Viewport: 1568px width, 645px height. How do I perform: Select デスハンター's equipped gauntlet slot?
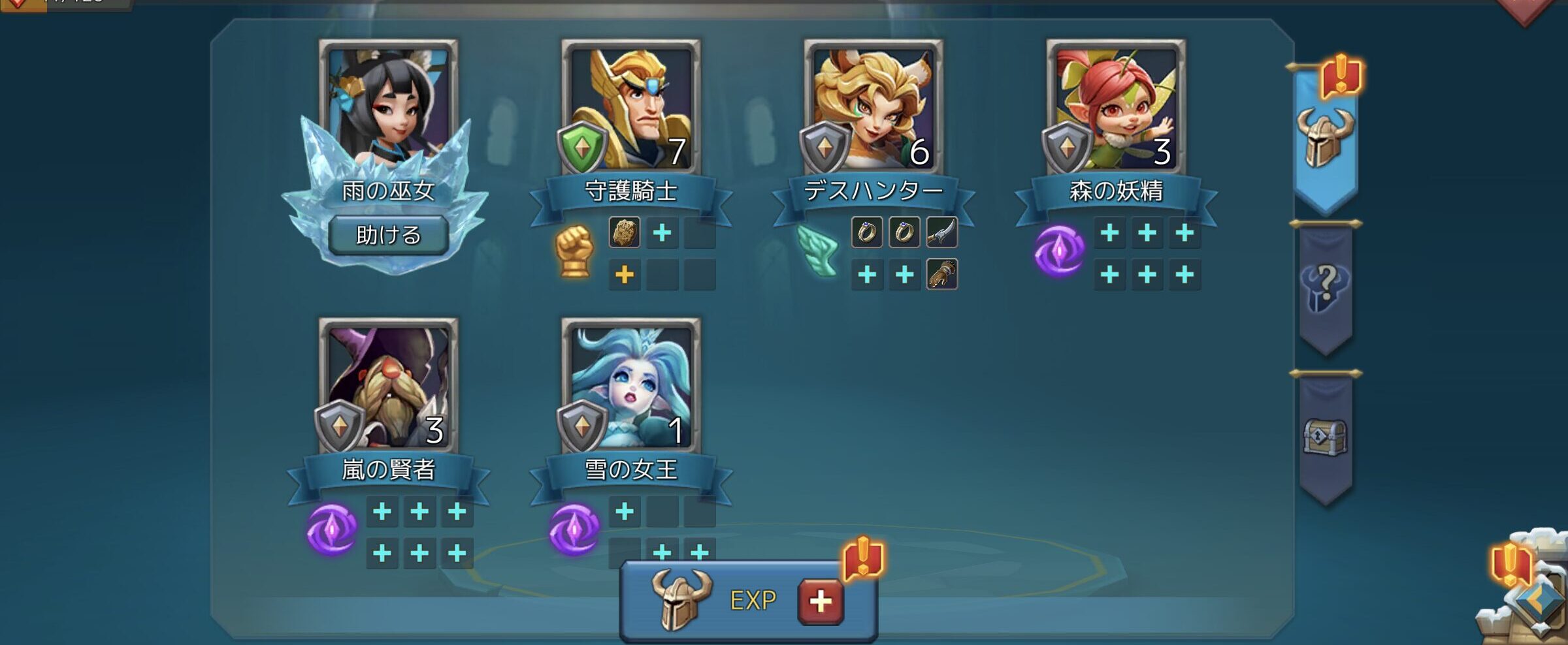click(941, 274)
